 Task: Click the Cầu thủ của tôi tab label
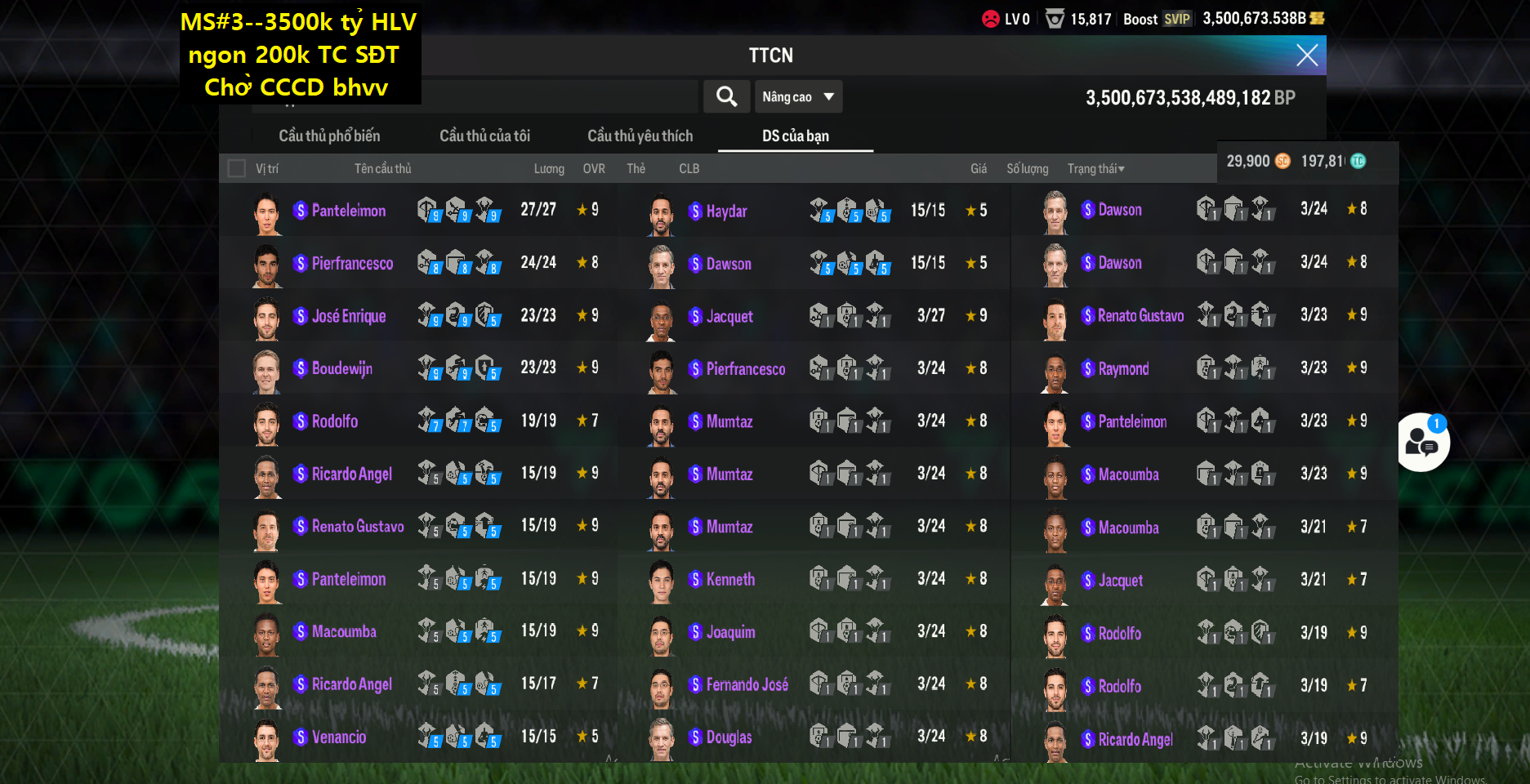[x=485, y=136]
